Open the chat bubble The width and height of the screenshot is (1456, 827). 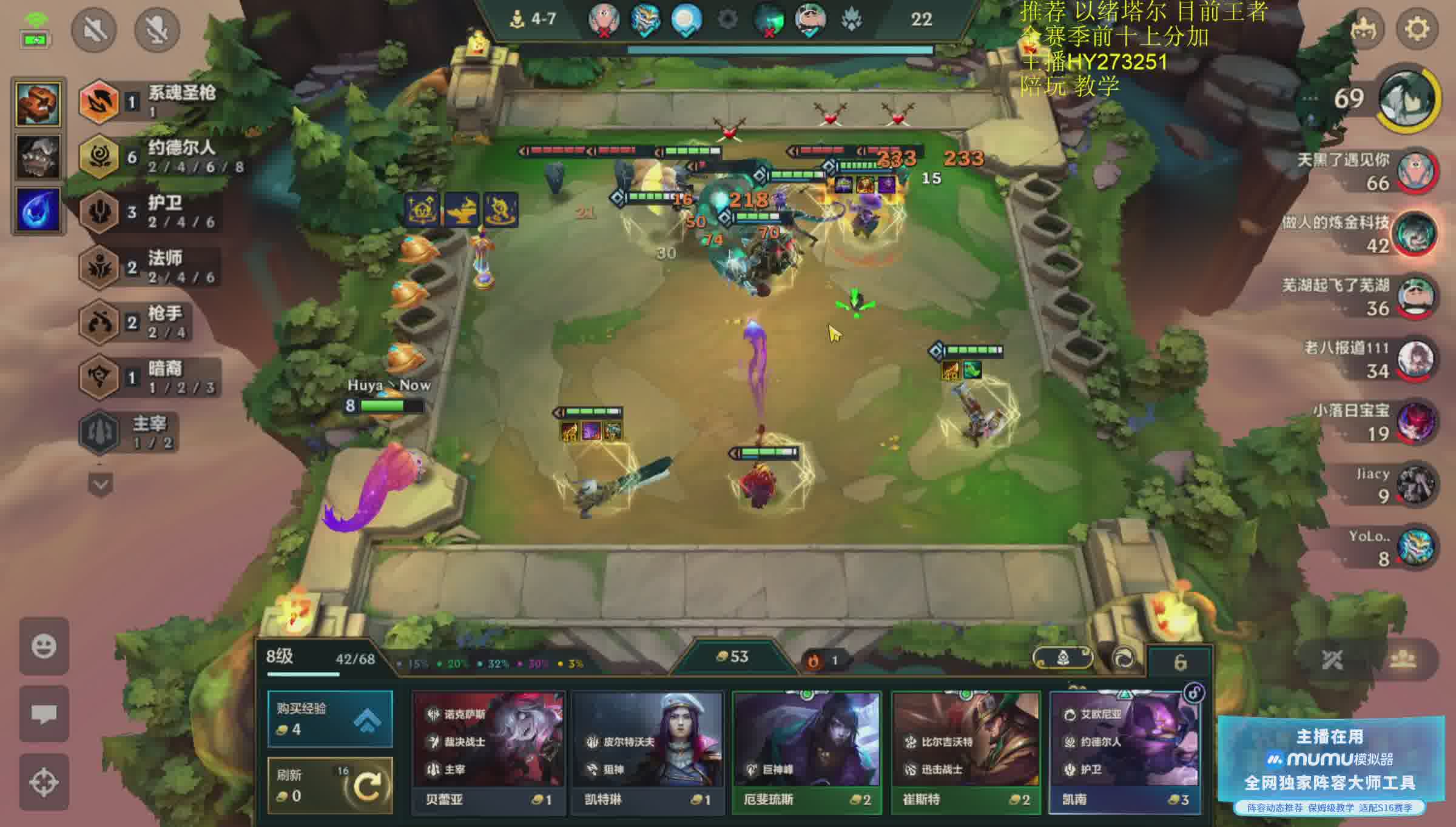coord(44,714)
